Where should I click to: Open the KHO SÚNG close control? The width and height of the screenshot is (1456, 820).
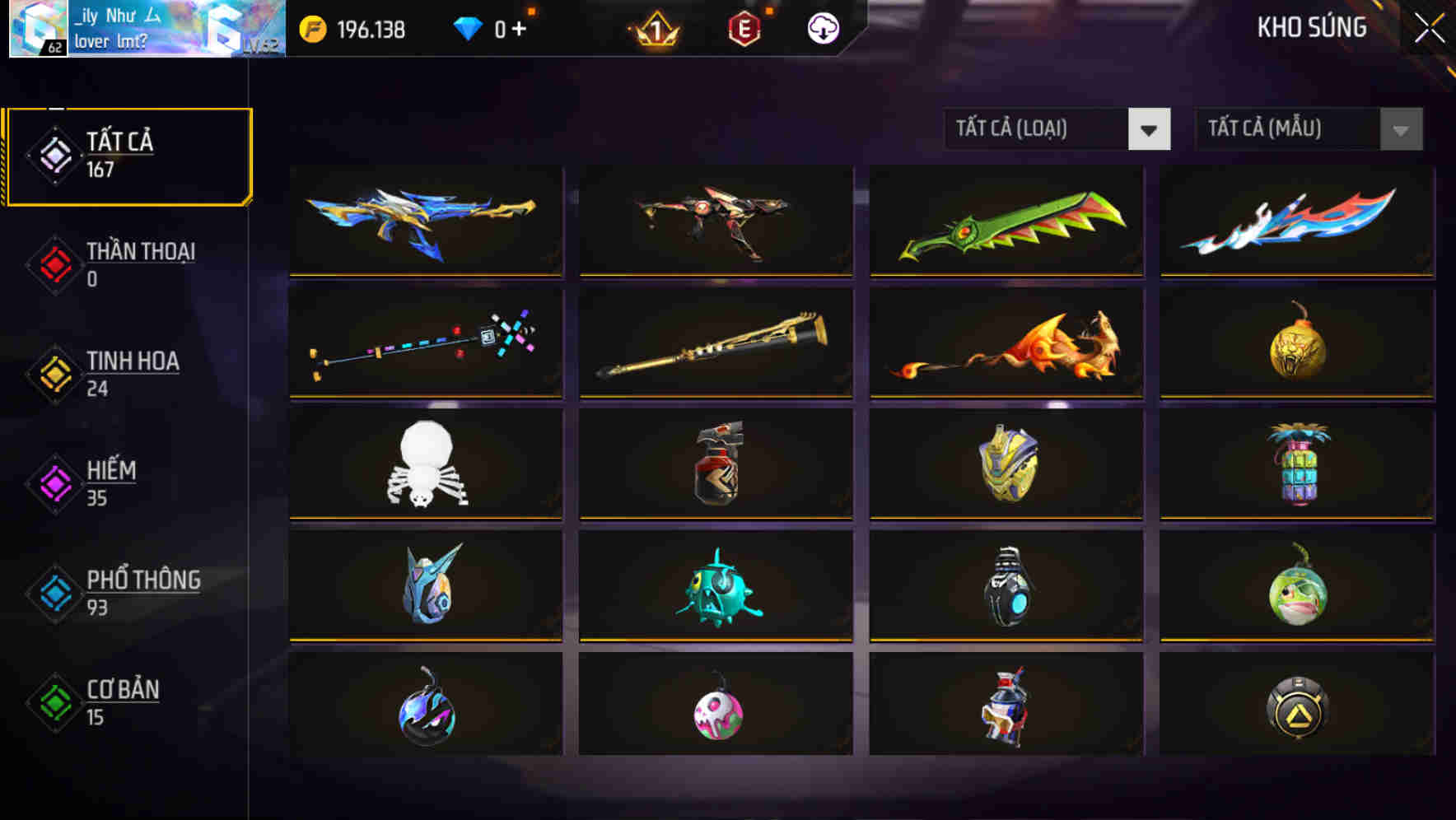pos(1427,26)
